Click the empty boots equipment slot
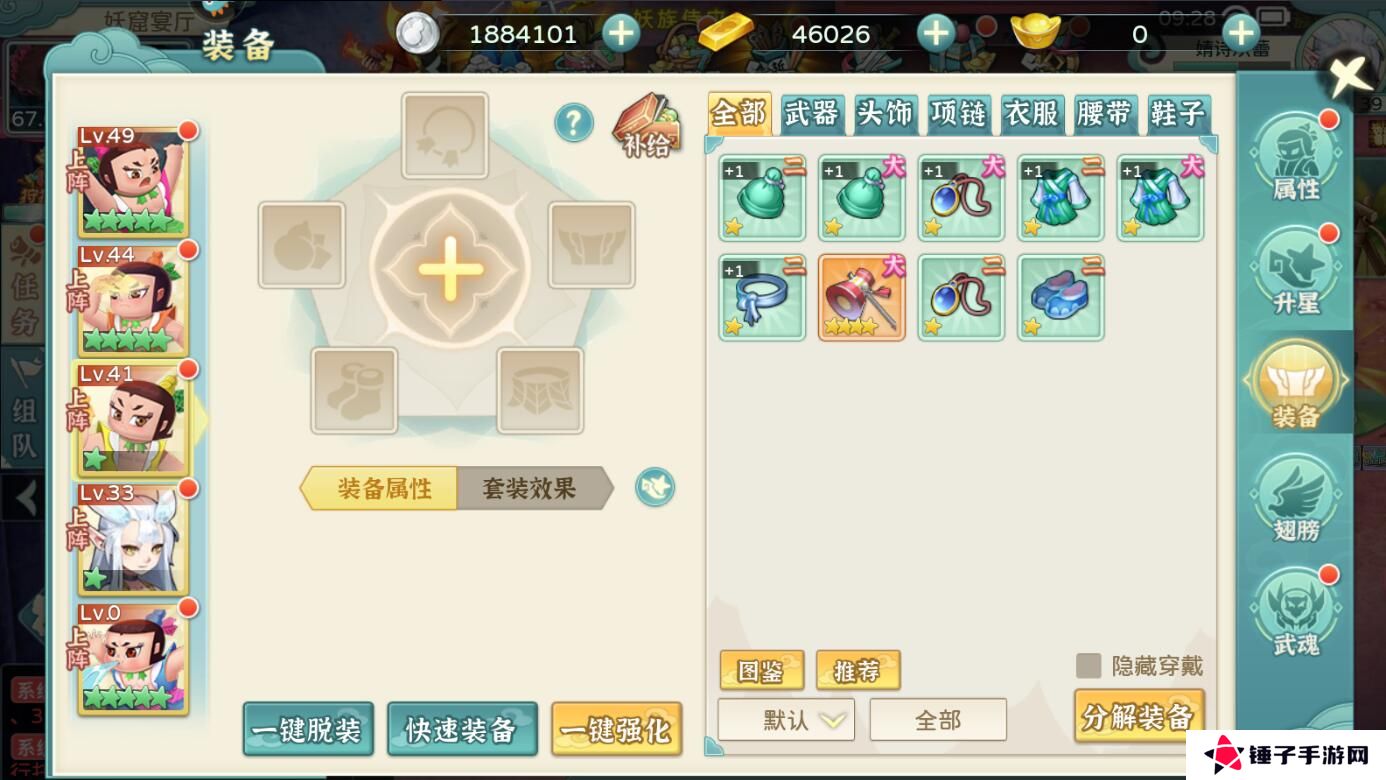The height and width of the screenshot is (780, 1386). (x=353, y=390)
